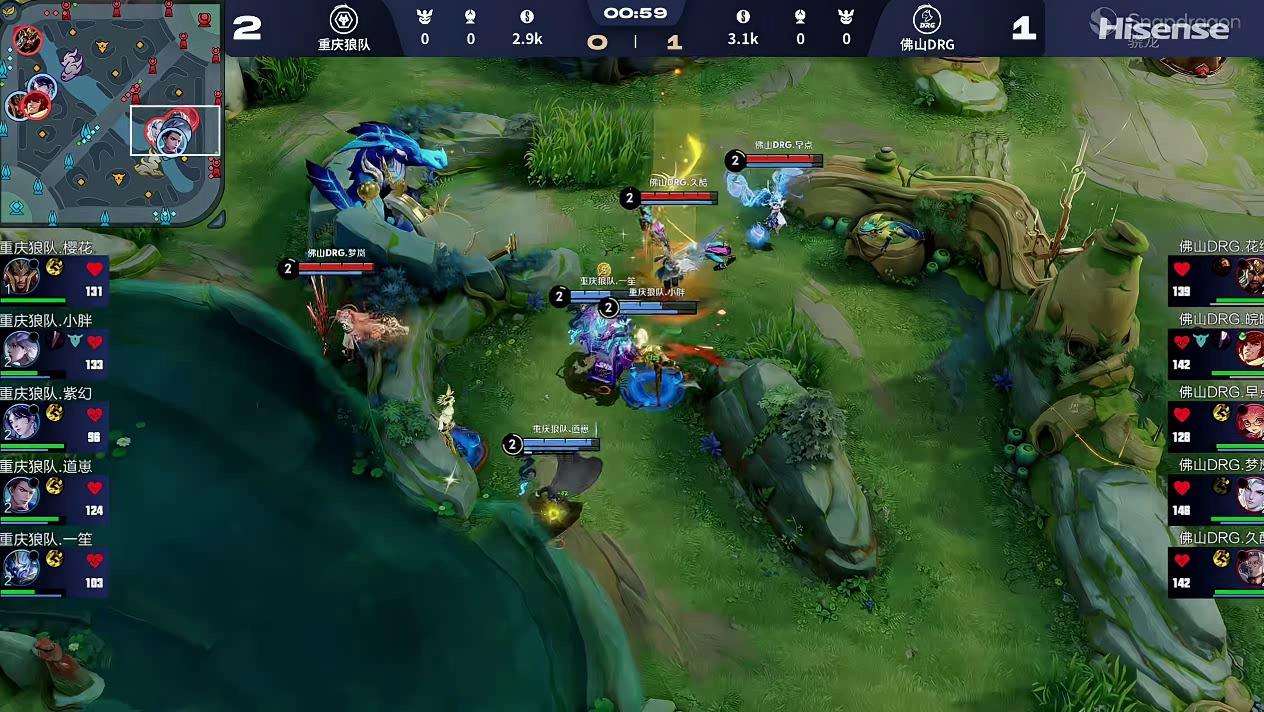Focus on 佛山DRG.梦岚's hero portrait
This screenshot has width=1264, height=712.
pyautogui.click(x=1250, y=492)
